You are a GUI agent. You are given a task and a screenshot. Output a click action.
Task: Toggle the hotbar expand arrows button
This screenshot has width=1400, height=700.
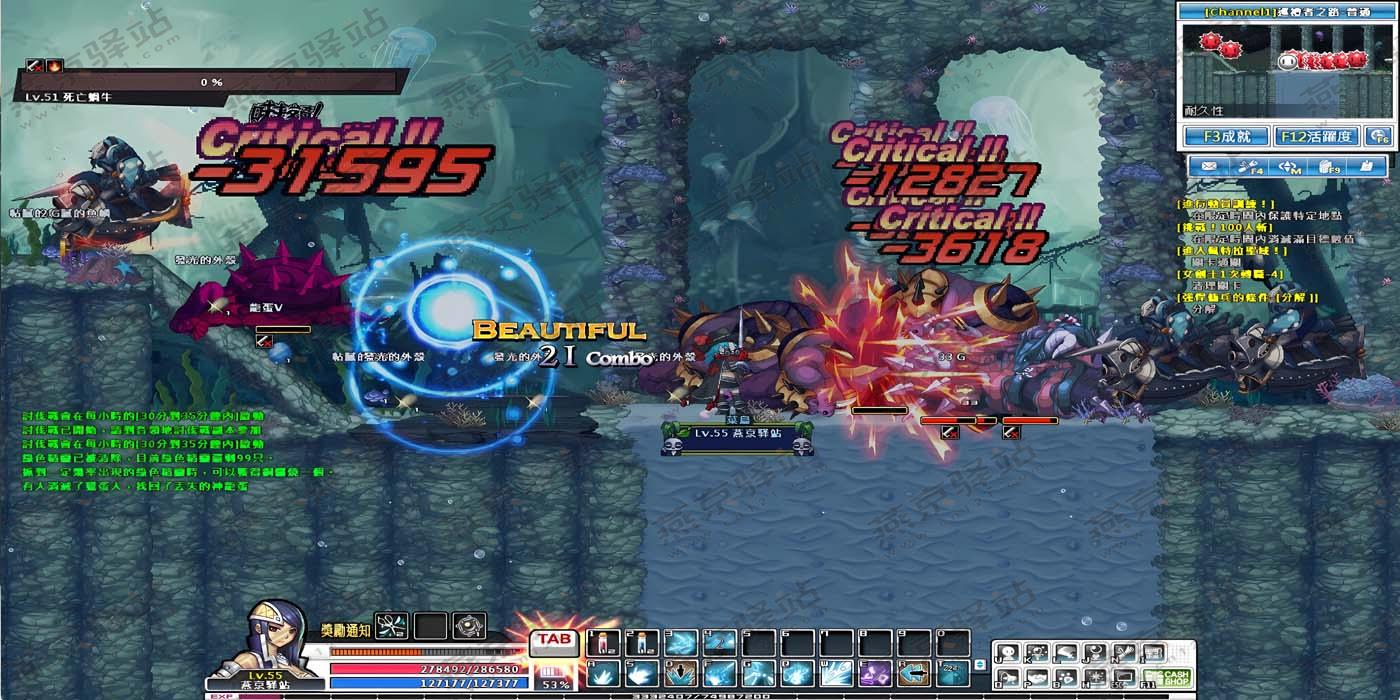(980, 663)
